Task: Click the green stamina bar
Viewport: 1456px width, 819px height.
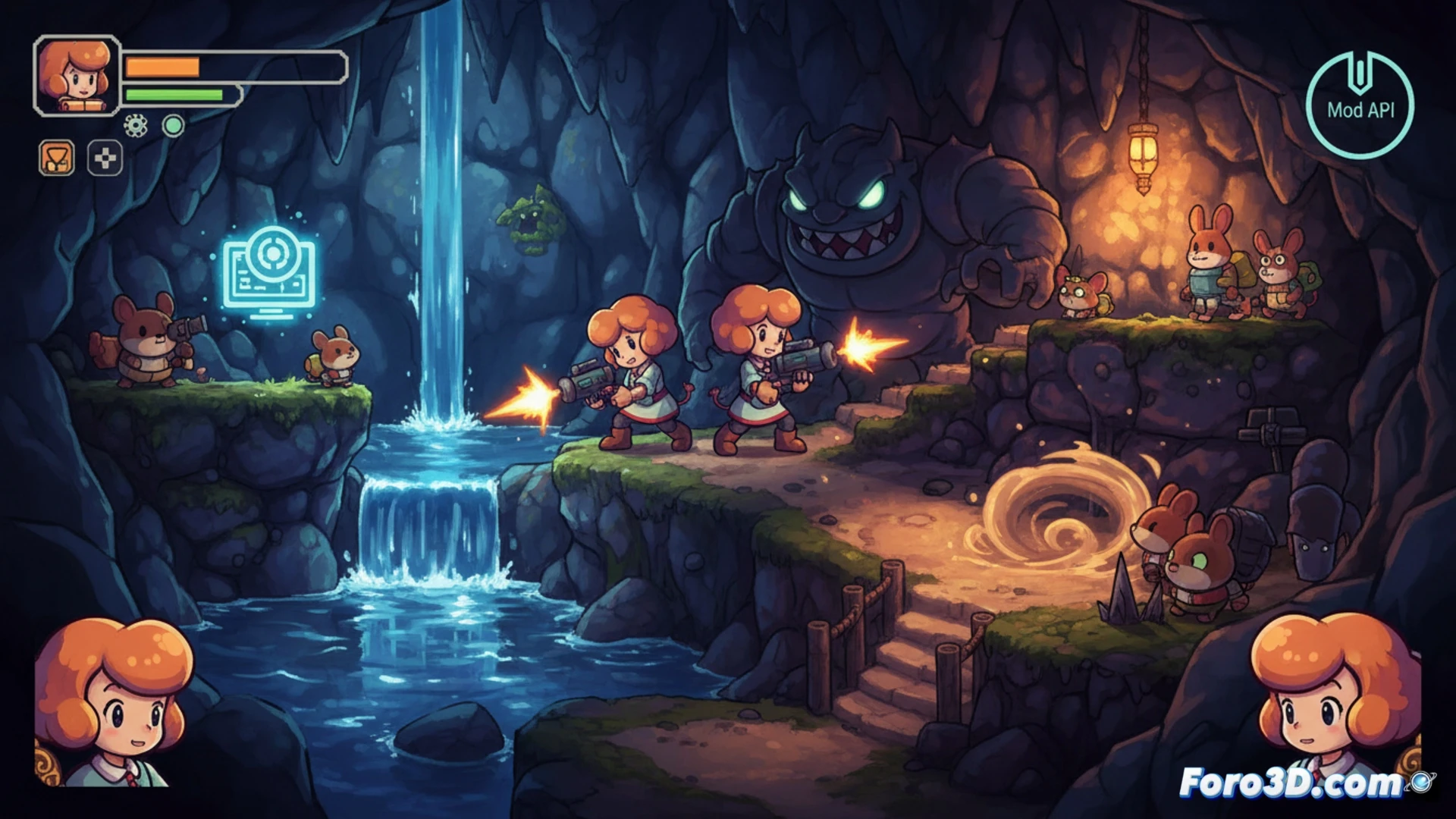Action: click(174, 95)
